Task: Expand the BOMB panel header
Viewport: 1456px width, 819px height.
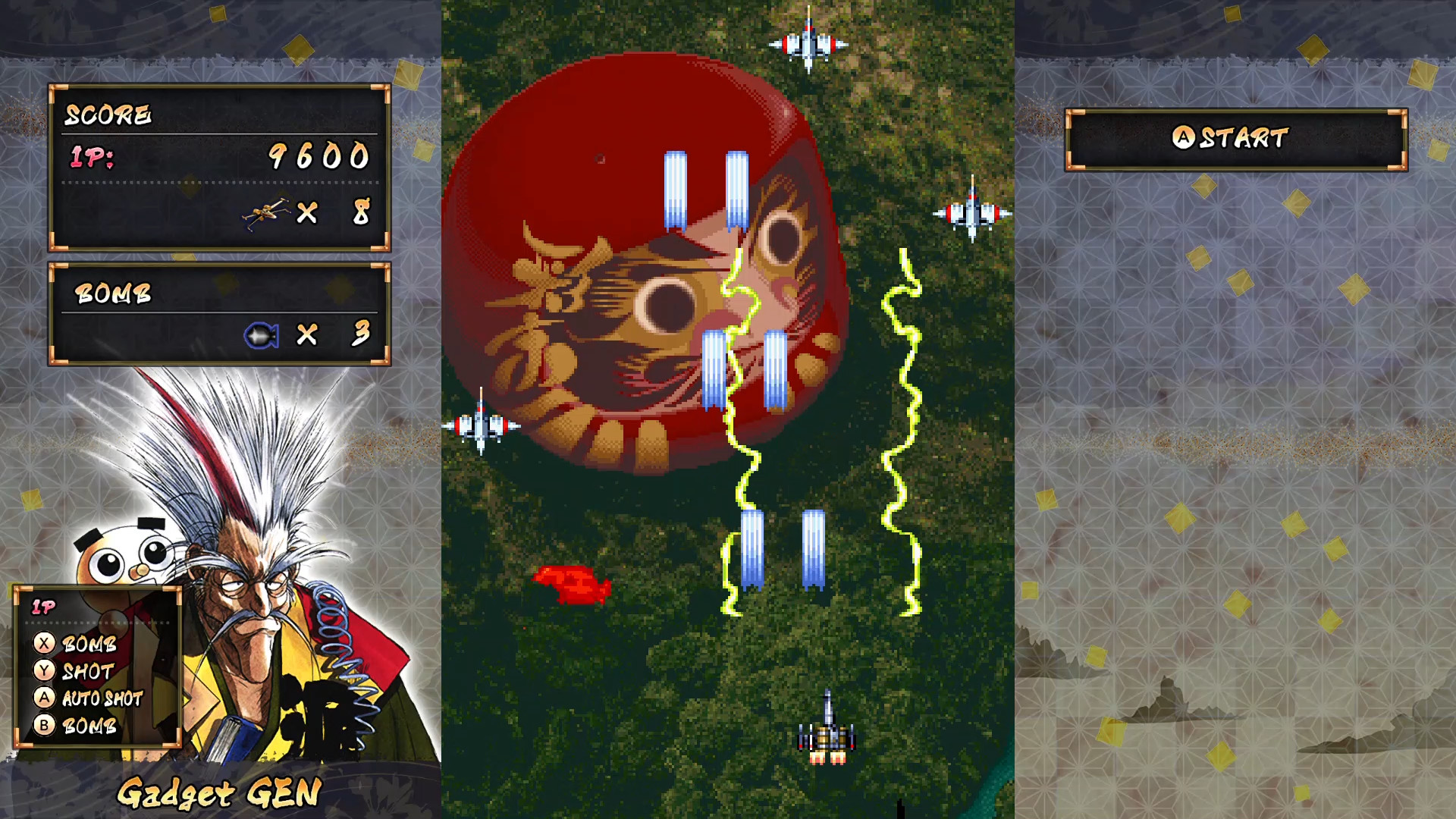Action: [114, 294]
